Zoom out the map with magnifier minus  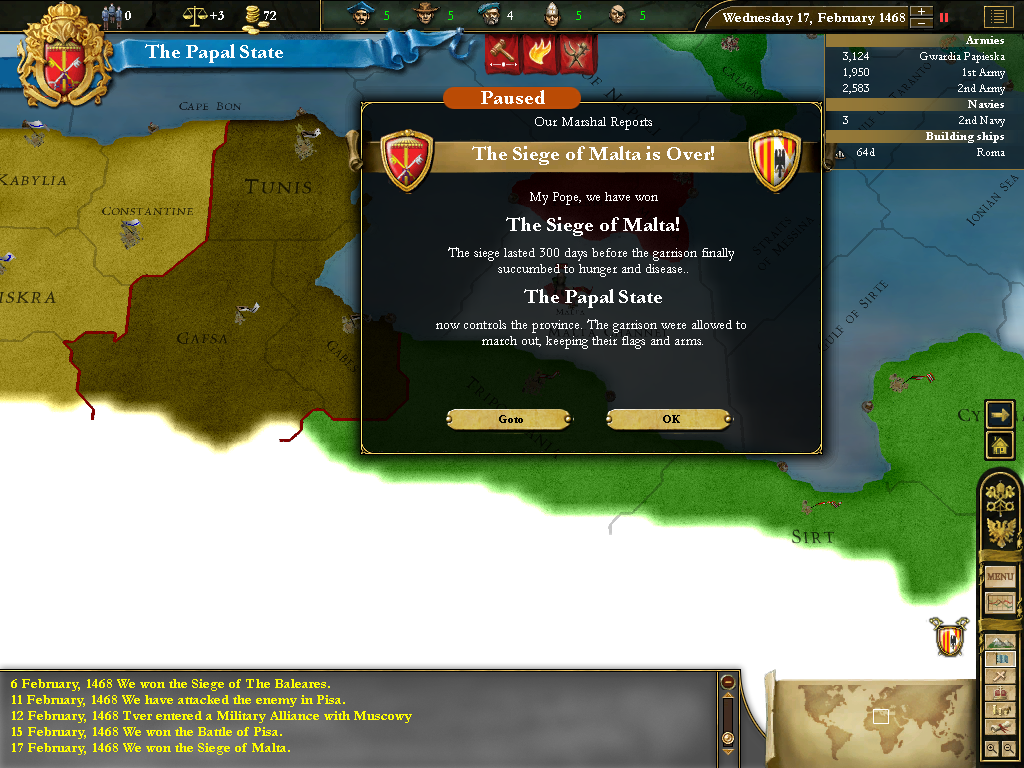pyautogui.click(x=1008, y=748)
